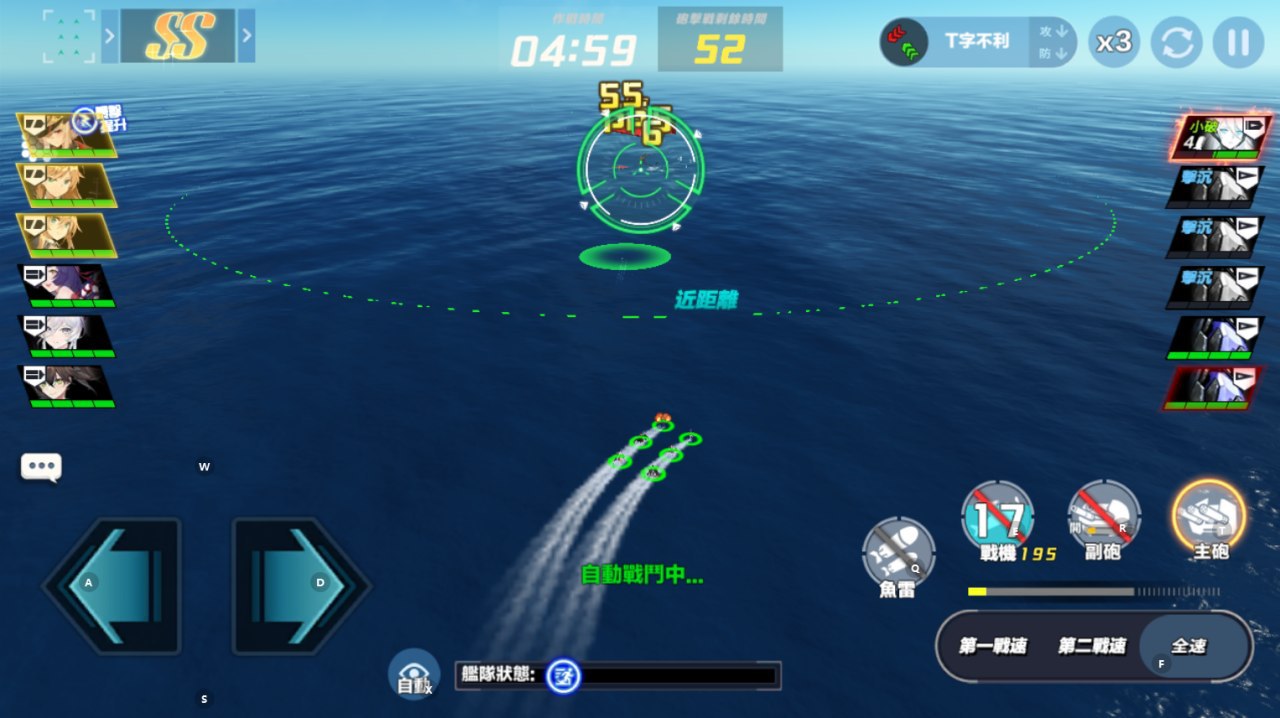Fire the 主砲 main cannon
The height and width of the screenshot is (718, 1280).
tap(1208, 516)
